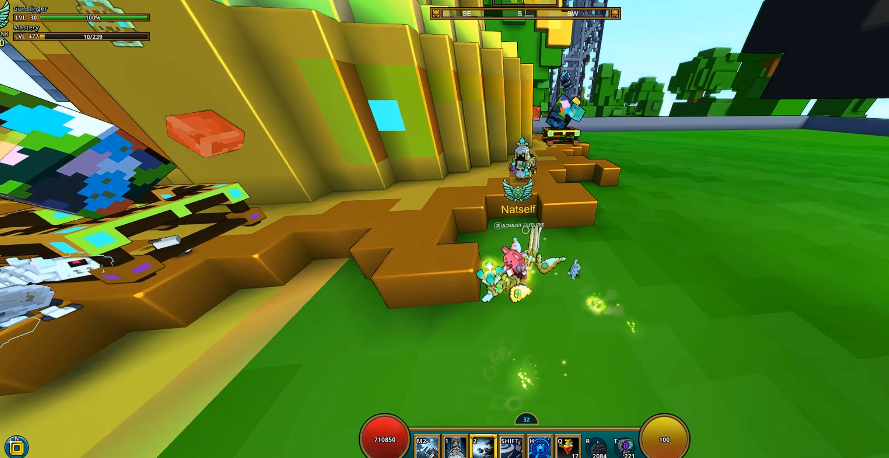The height and width of the screenshot is (458, 889).
Task: Activate the blue H hotbar icon
Action: (539, 446)
